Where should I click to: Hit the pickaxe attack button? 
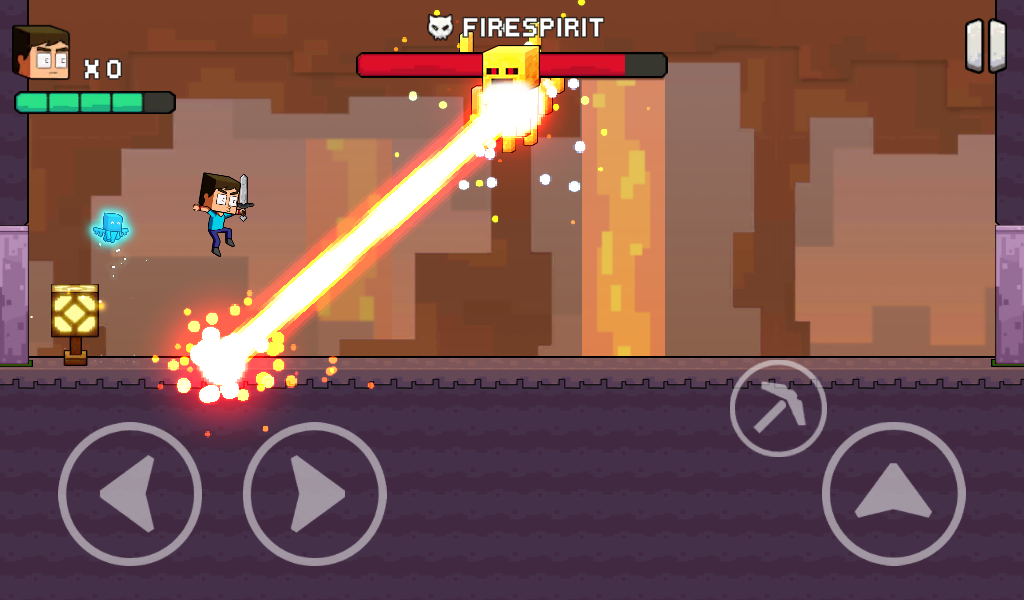click(778, 408)
